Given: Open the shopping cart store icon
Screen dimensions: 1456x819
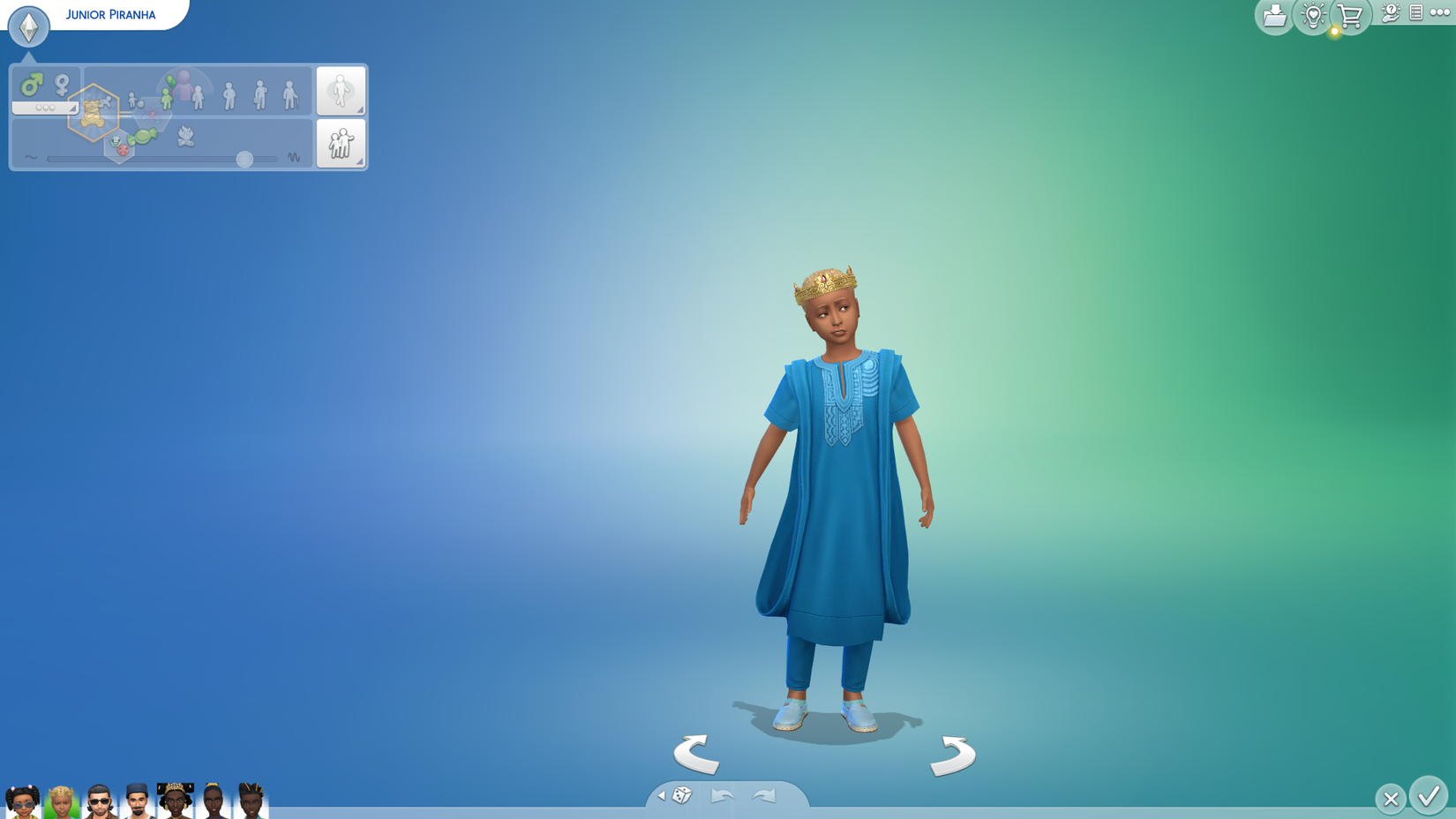Looking at the screenshot, I should [1350, 15].
